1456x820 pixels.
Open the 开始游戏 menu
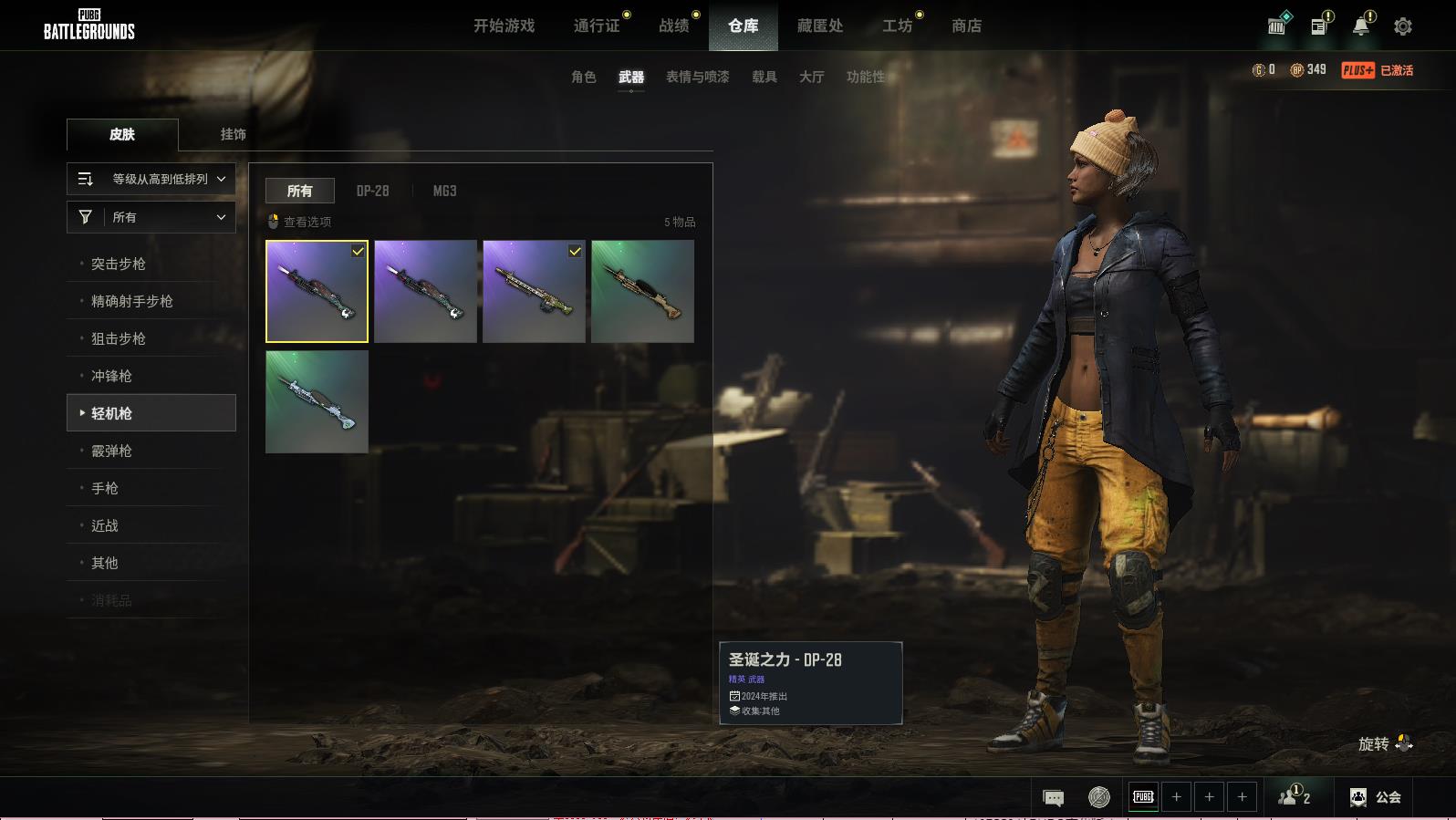504,26
